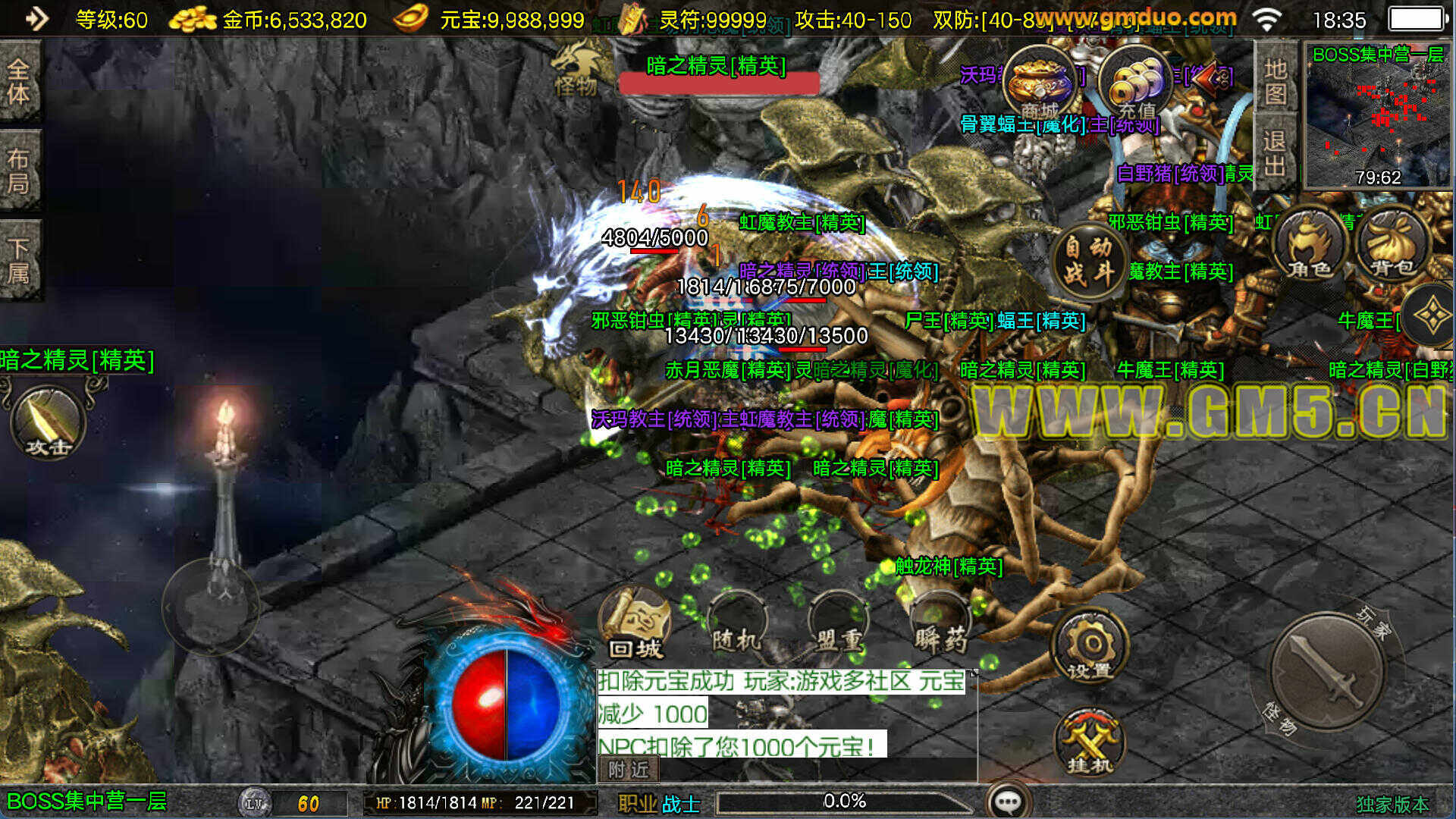
Task: Open the chat speech bubble button
Action: 1009,801
